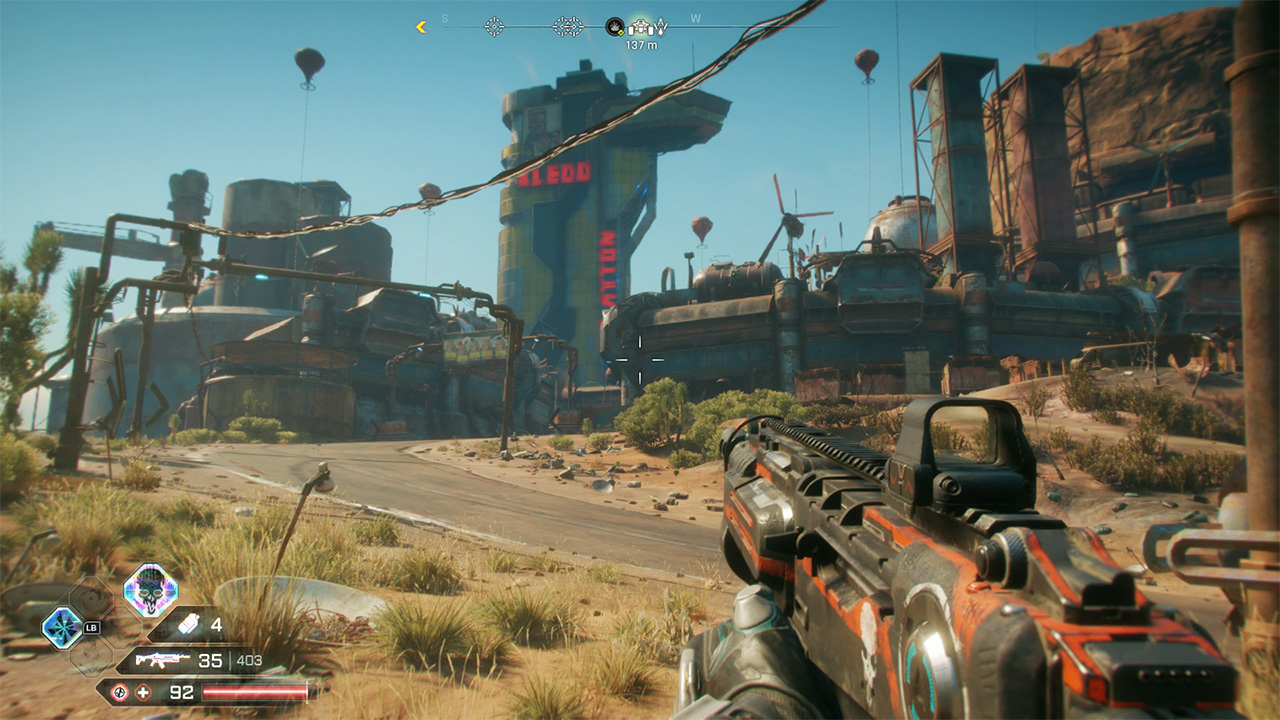This screenshot has width=1280, height=720.
Task: Select the assault rifle weapon icon
Action: (x=158, y=660)
